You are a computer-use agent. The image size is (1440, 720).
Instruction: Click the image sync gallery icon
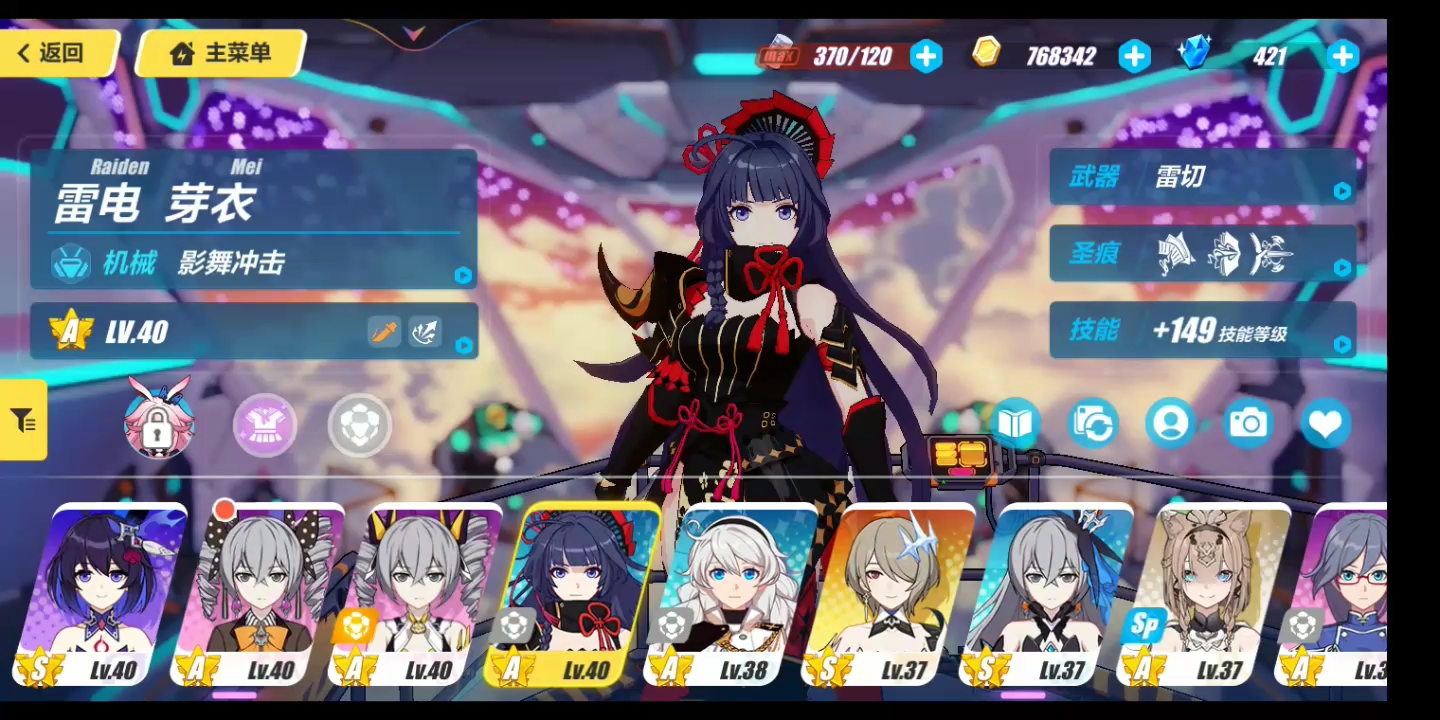pos(1092,423)
